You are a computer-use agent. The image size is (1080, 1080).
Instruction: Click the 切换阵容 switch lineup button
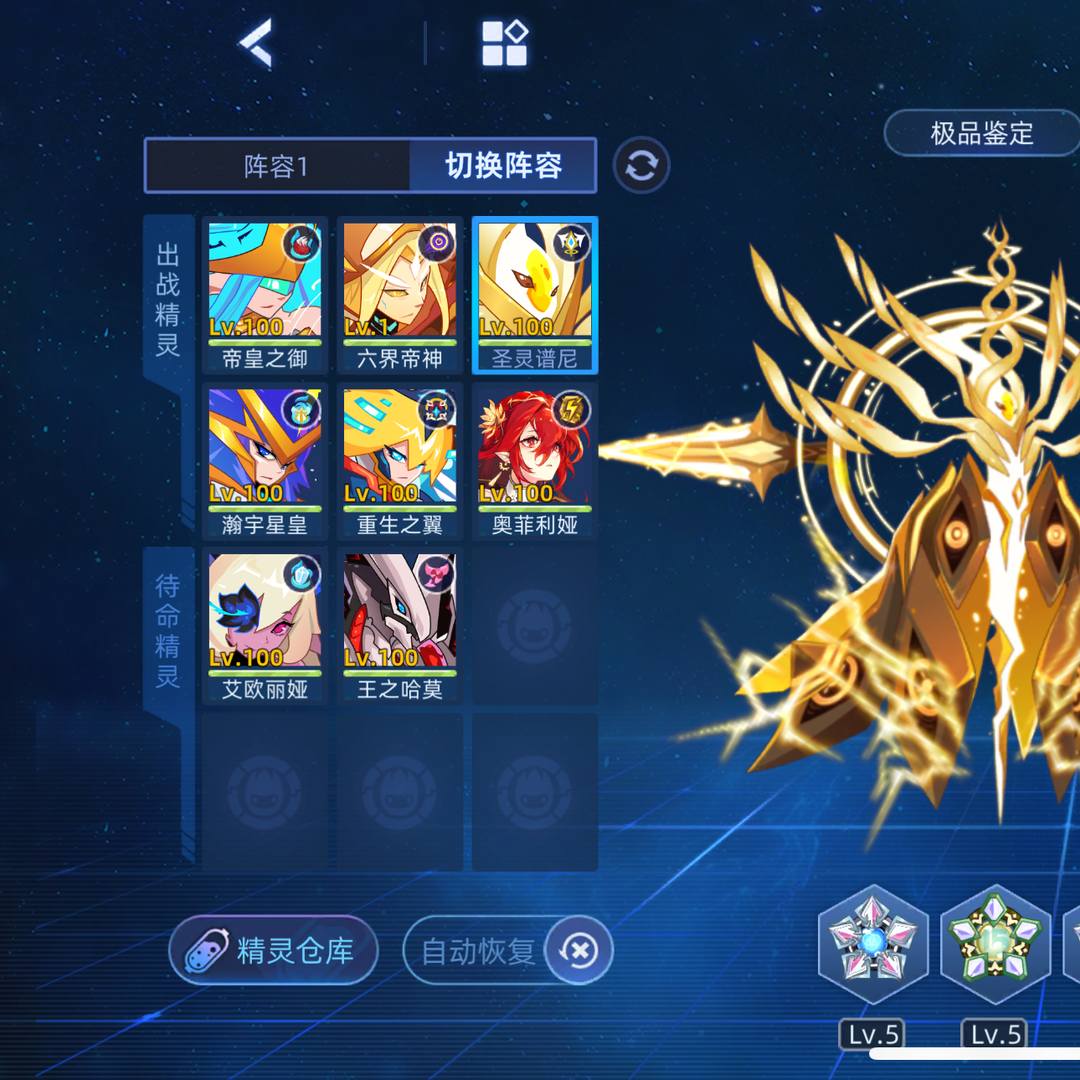point(503,166)
